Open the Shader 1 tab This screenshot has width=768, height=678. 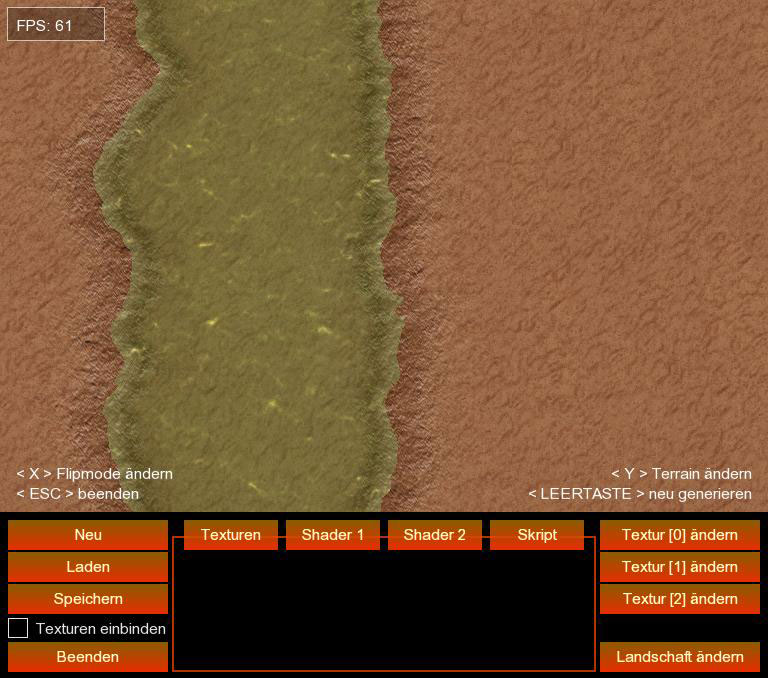(333, 535)
